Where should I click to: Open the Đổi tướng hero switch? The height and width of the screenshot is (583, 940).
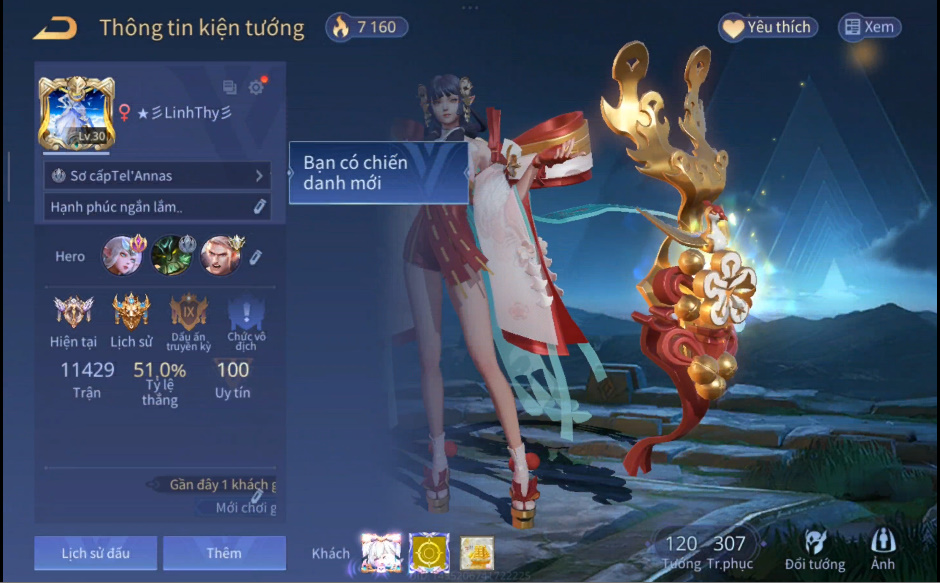point(813,548)
